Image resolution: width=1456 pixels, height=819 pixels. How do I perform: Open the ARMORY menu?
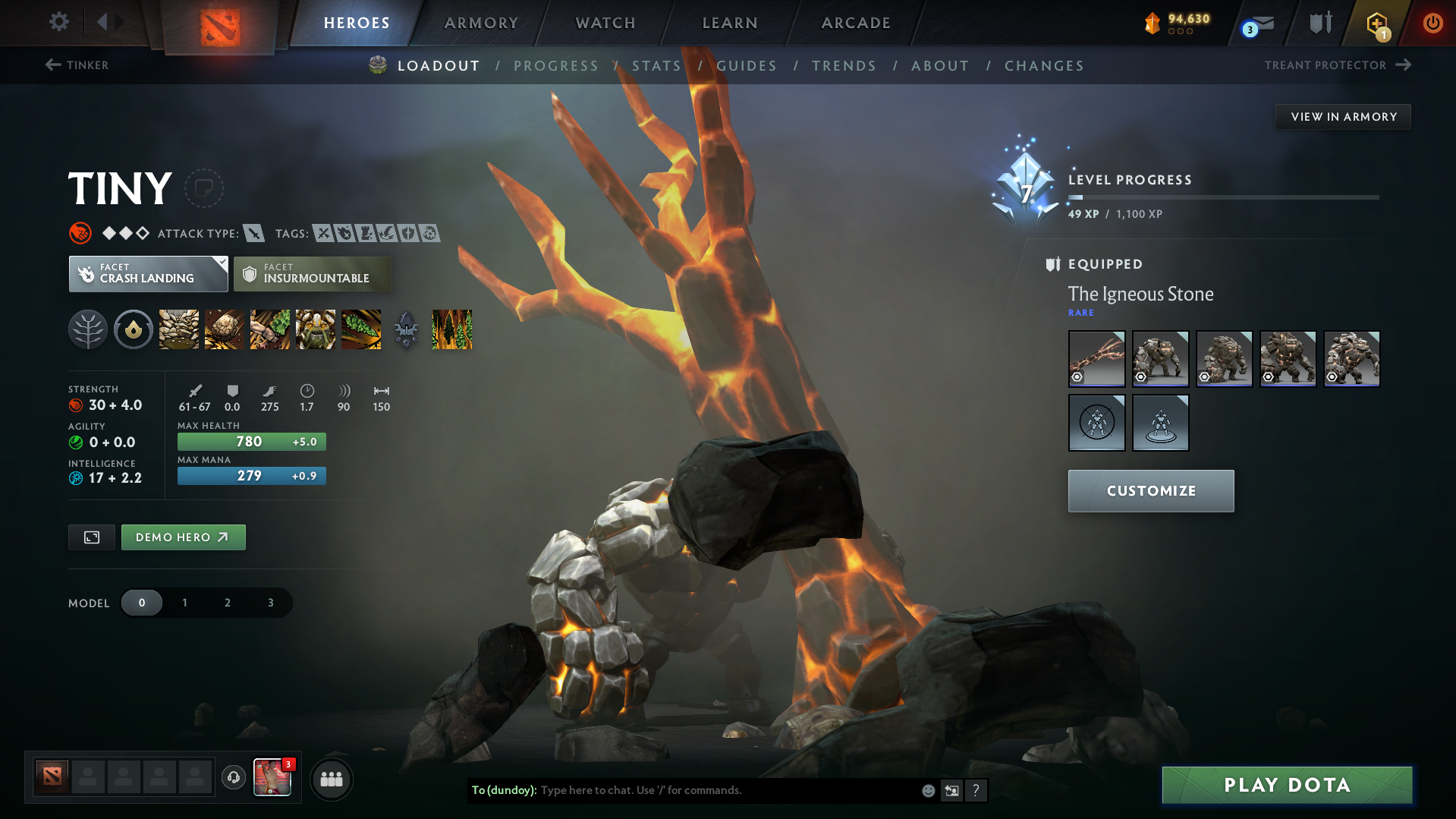click(x=481, y=22)
